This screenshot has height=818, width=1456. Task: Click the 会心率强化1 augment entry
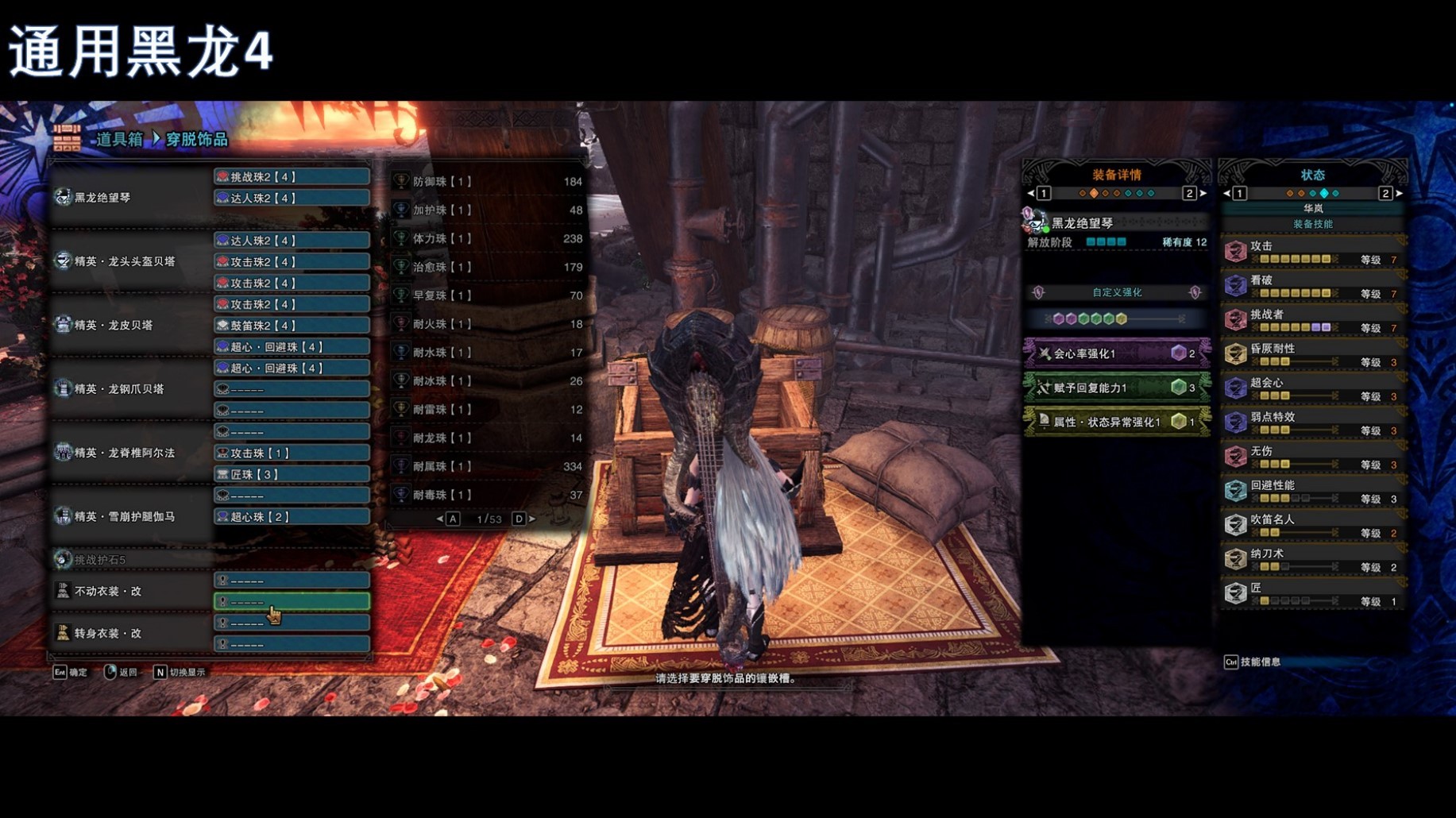[1116, 353]
